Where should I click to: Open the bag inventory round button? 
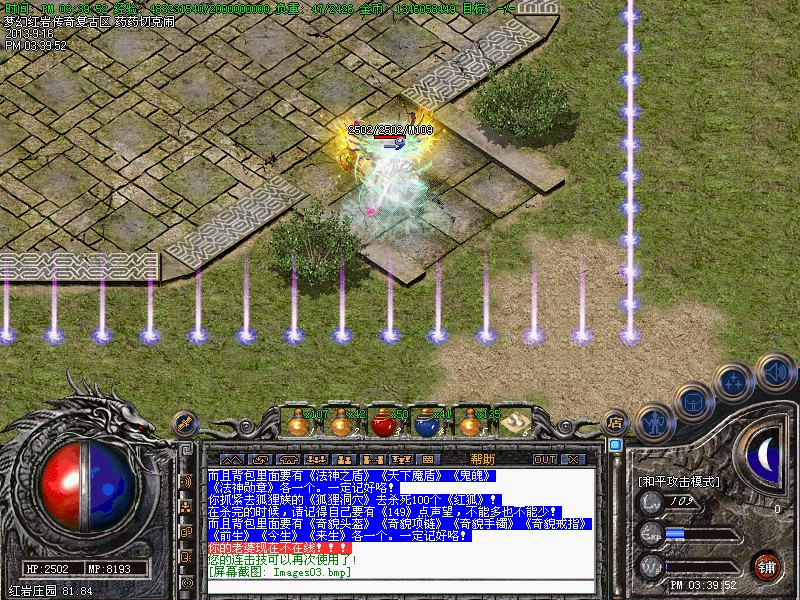[692, 402]
